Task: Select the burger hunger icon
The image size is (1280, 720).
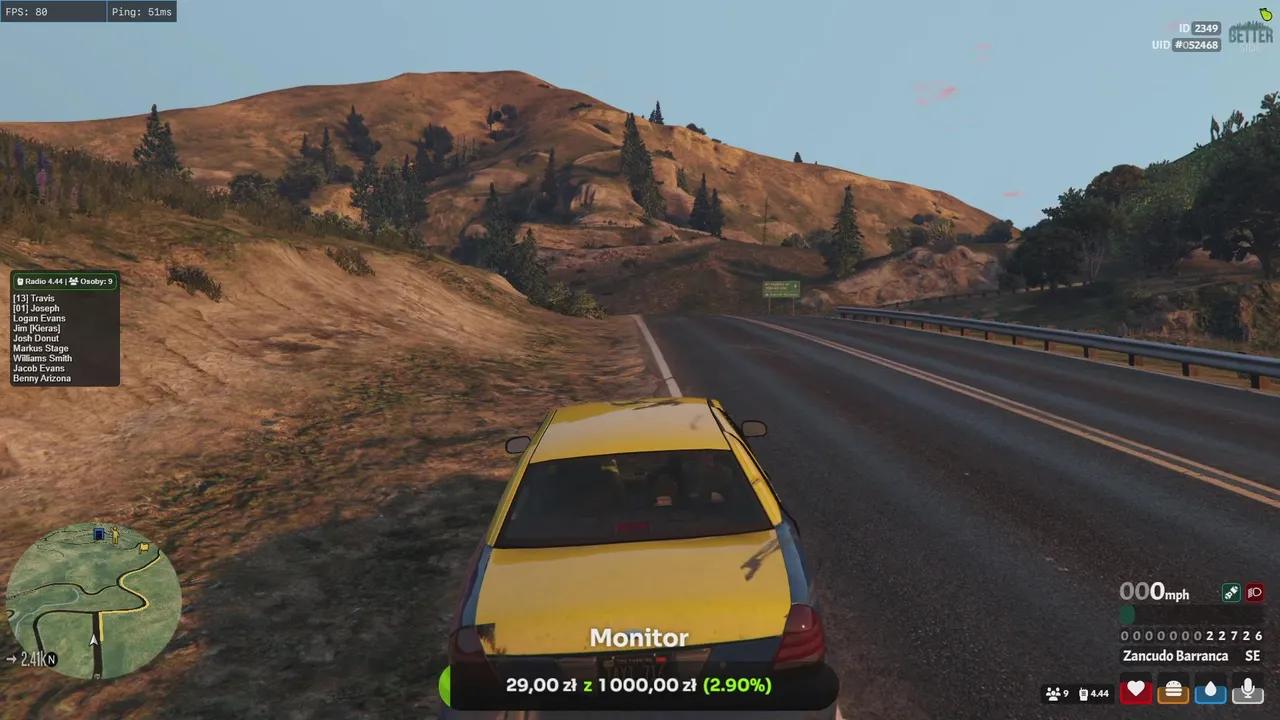Action: pyautogui.click(x=1173, y=691)
